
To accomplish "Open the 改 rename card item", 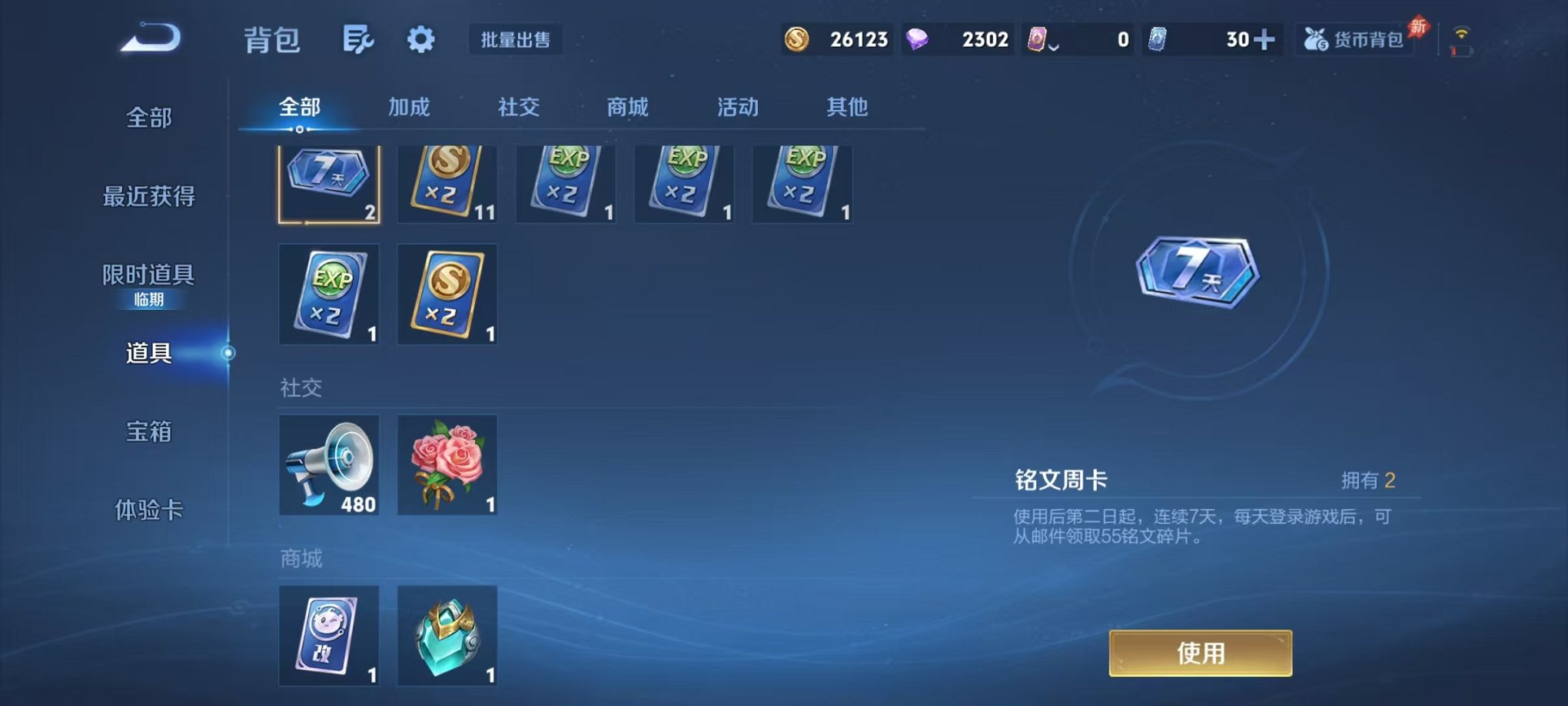I will [329, 637].
